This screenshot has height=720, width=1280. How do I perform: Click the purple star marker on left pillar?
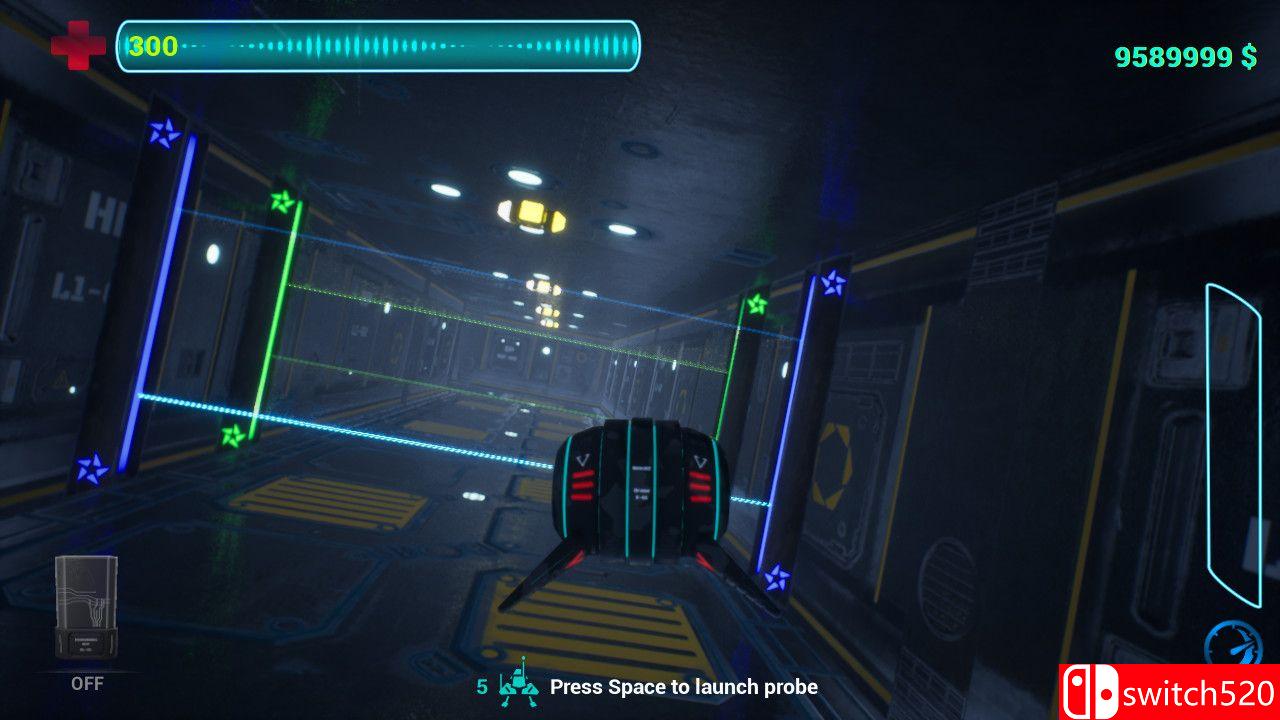coord(164,130)
